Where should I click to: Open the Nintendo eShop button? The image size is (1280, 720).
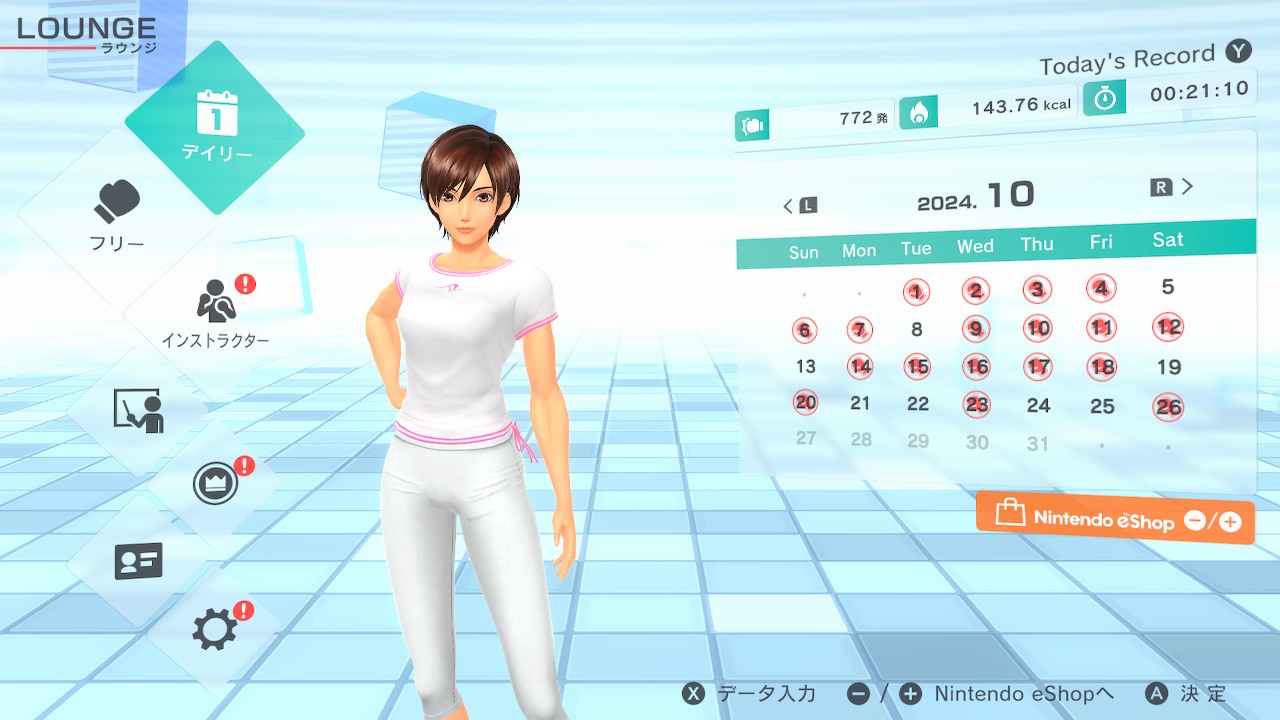(x=1115, y=518)
